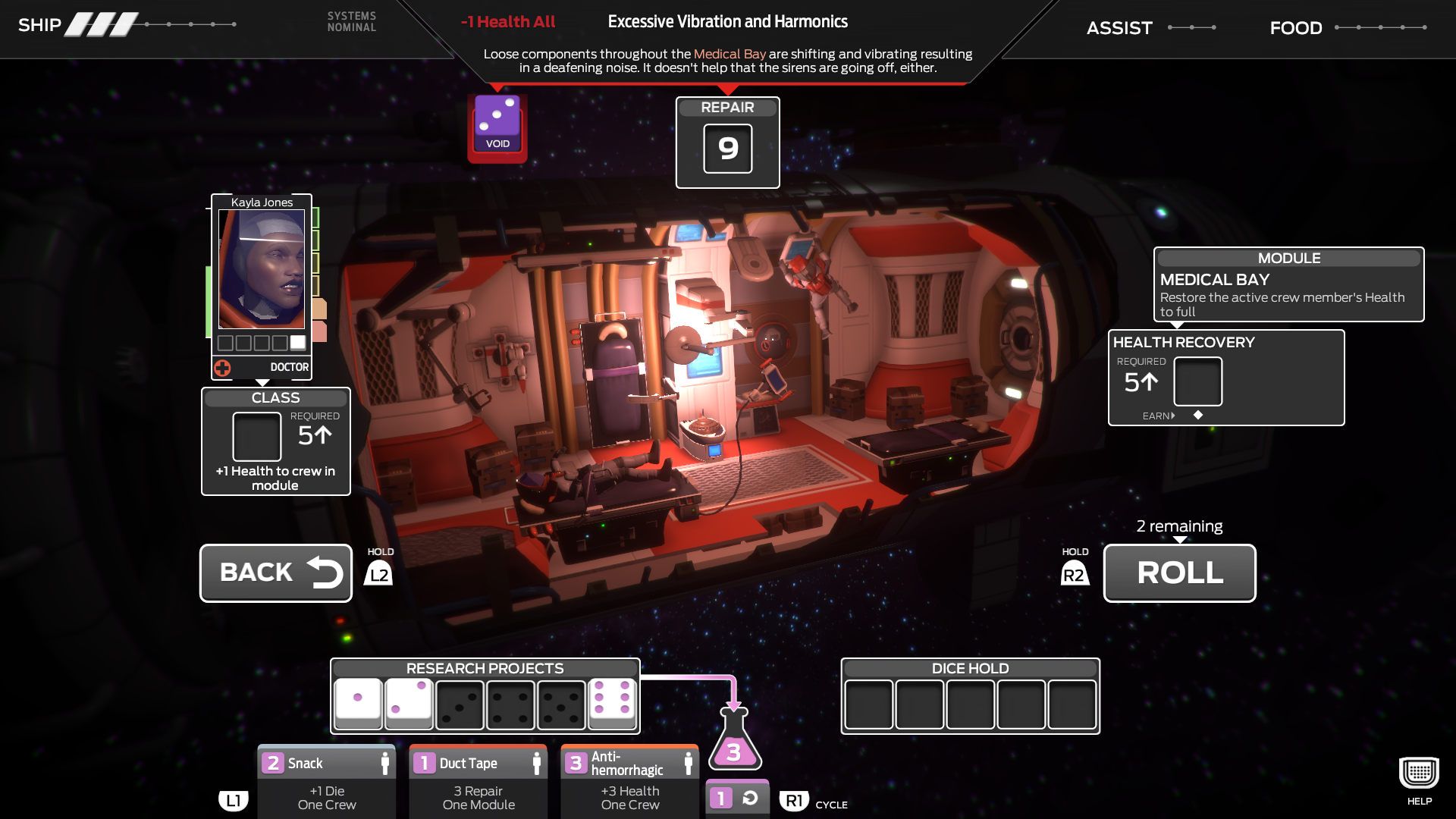Toggle an empty slot in the DICE HOLD bar

(869, 705)
